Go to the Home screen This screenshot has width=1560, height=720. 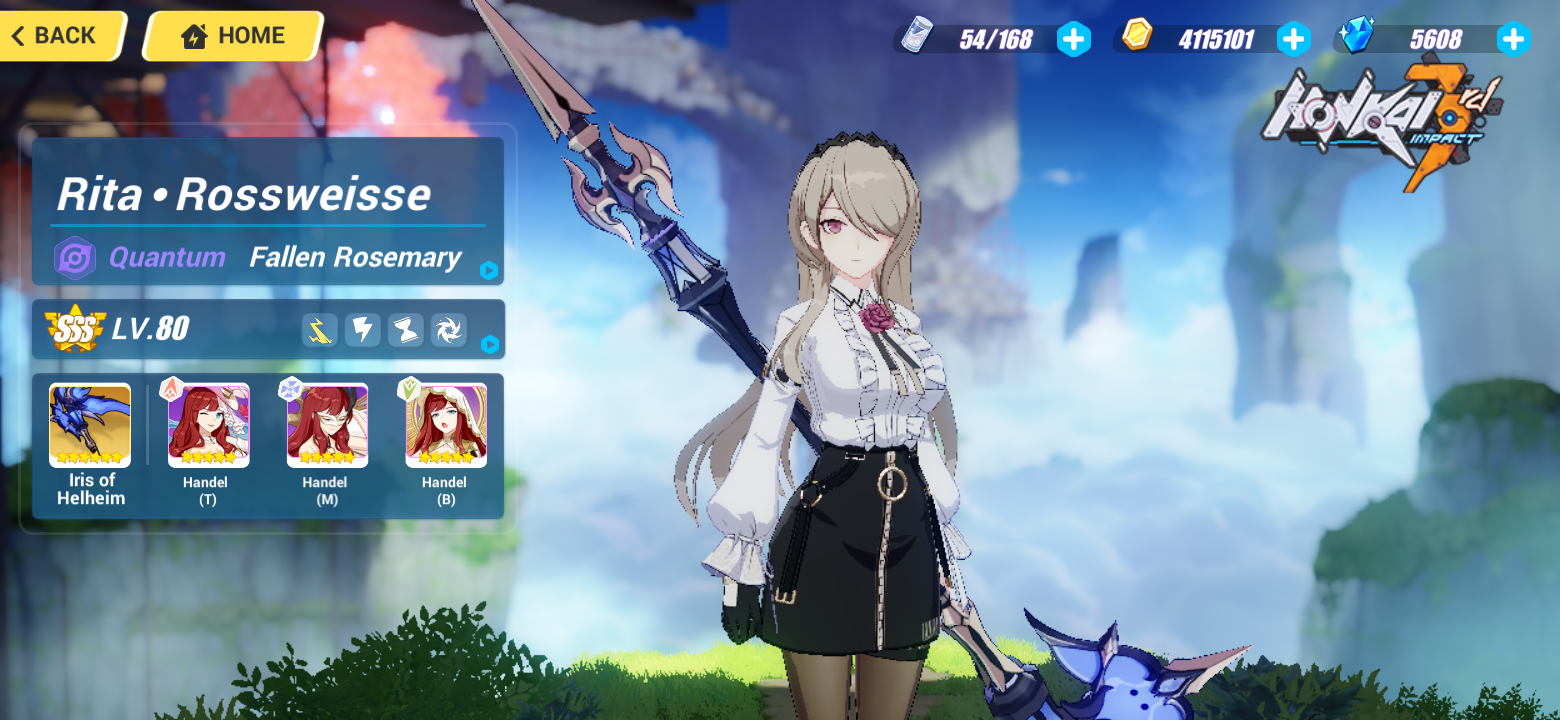click(x=231, y=35)
